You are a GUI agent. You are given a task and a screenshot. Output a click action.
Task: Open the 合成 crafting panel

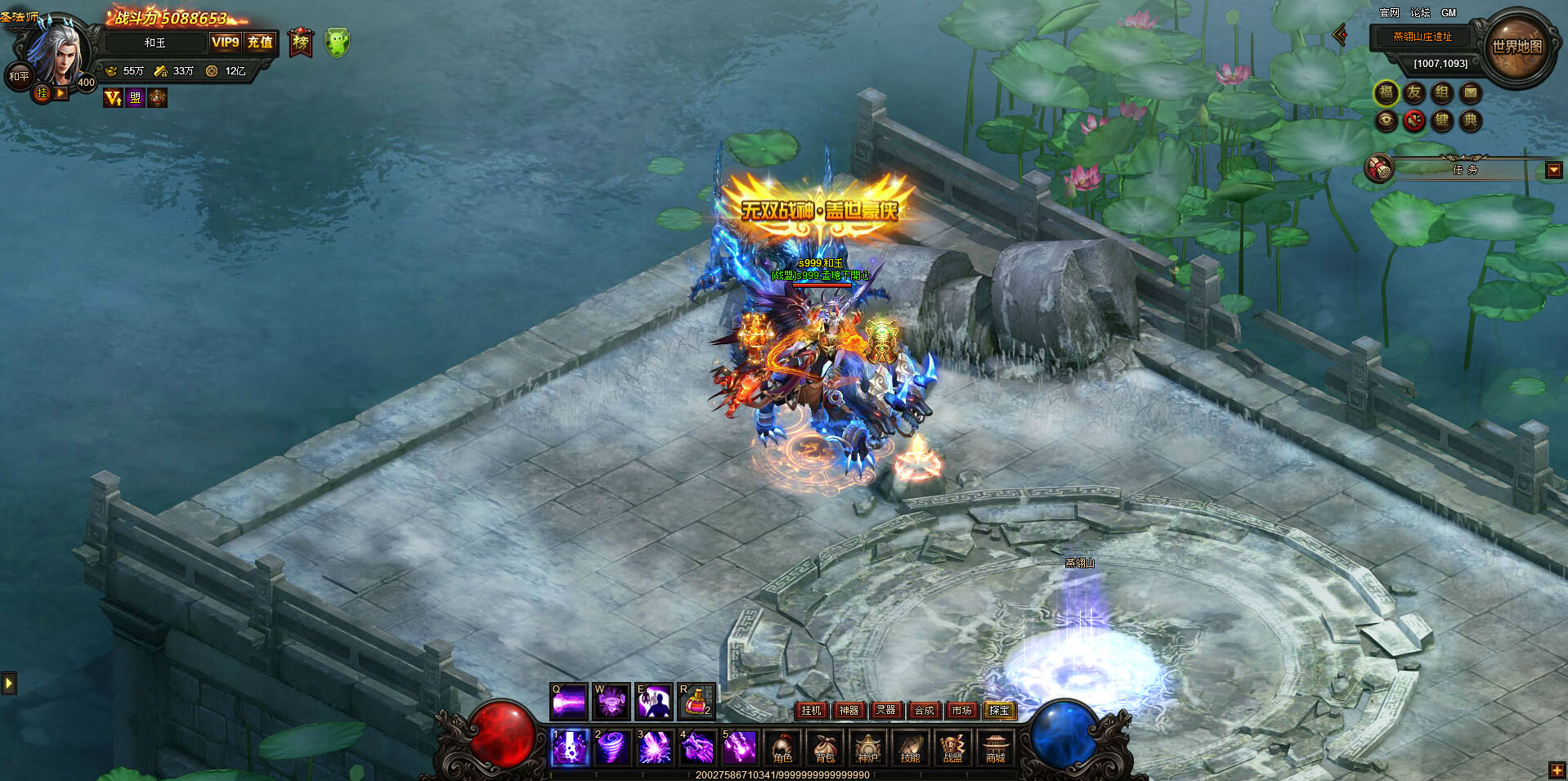(924, 711)
